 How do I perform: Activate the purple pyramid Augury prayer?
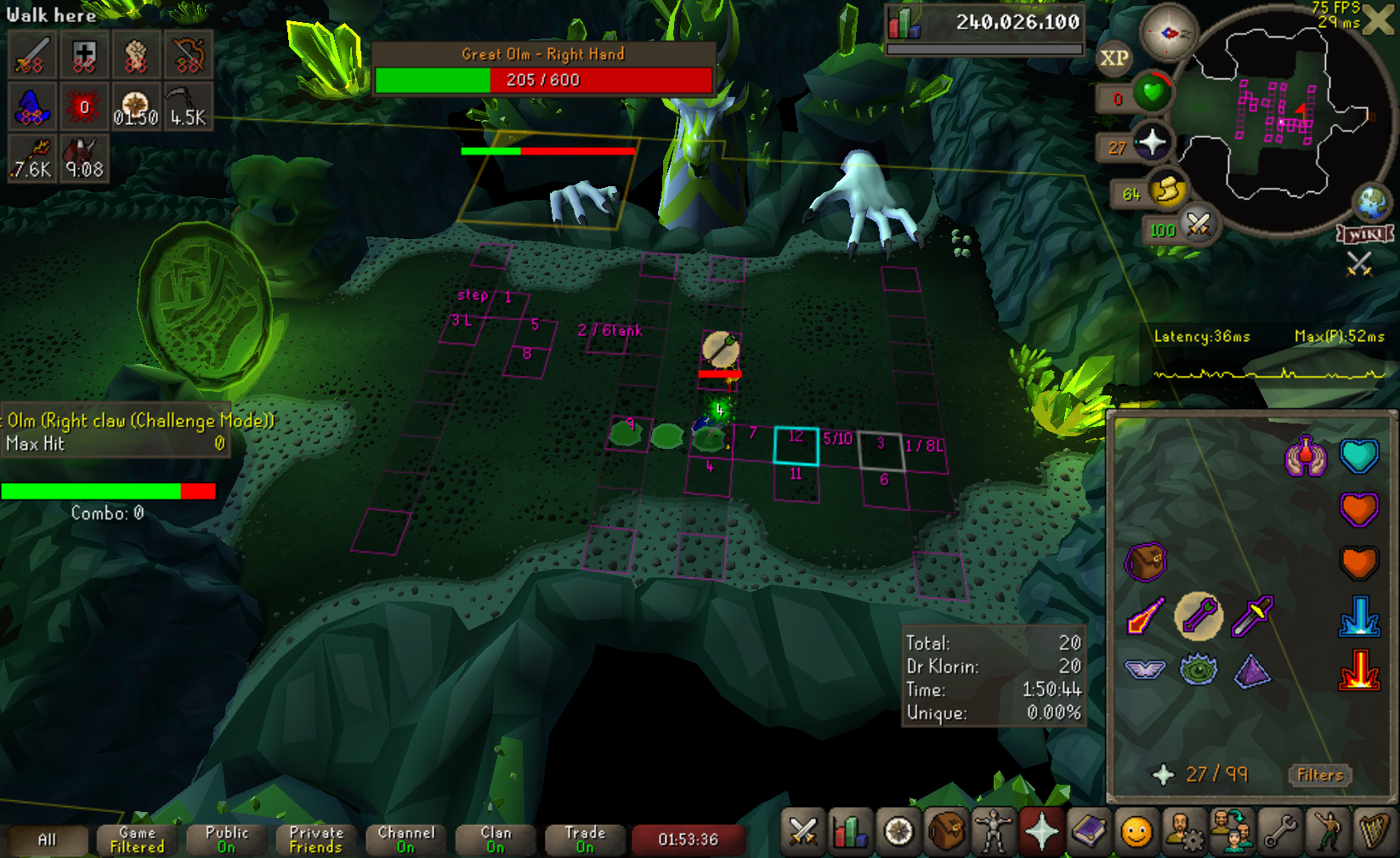coord(1252,670)
